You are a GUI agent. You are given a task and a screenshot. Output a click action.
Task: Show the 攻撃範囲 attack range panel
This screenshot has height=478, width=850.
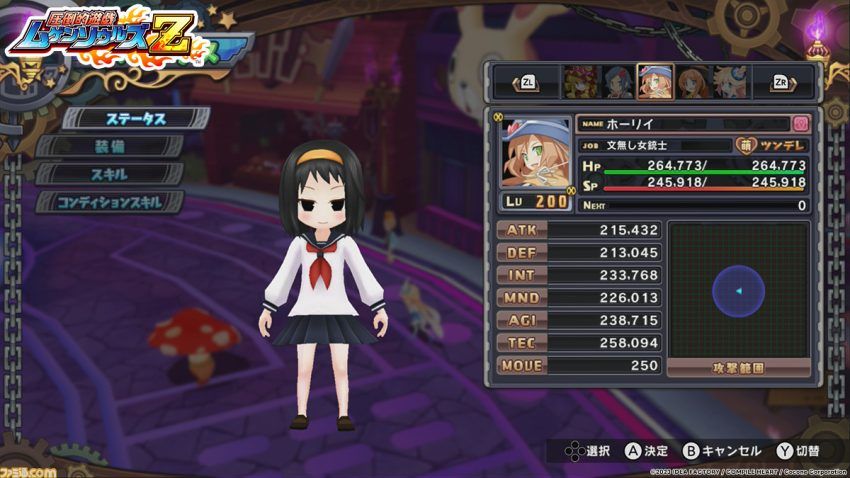click(x=739, y=367)
